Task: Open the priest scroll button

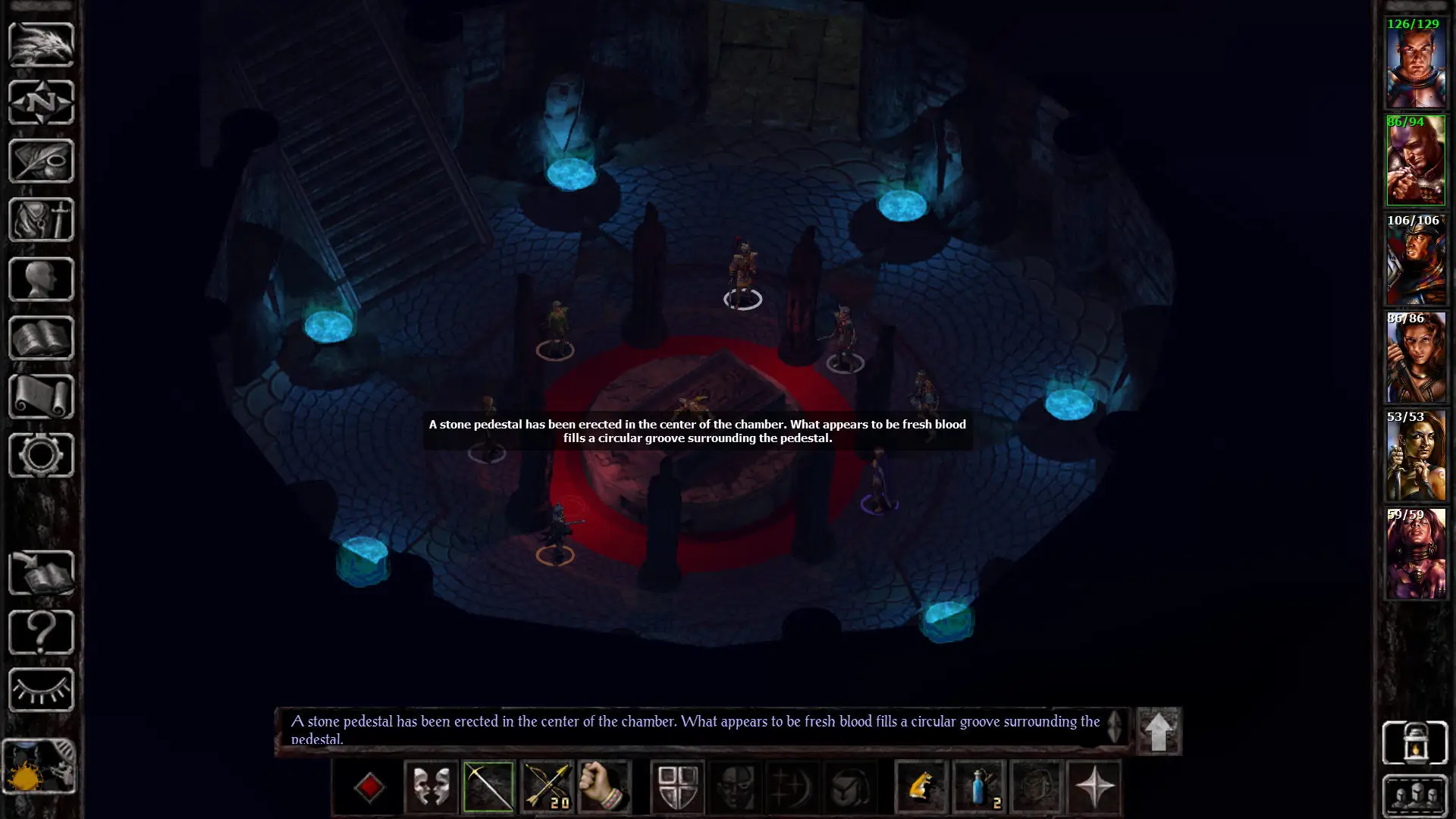Action: pyautogui.click(x=41, y=396)
